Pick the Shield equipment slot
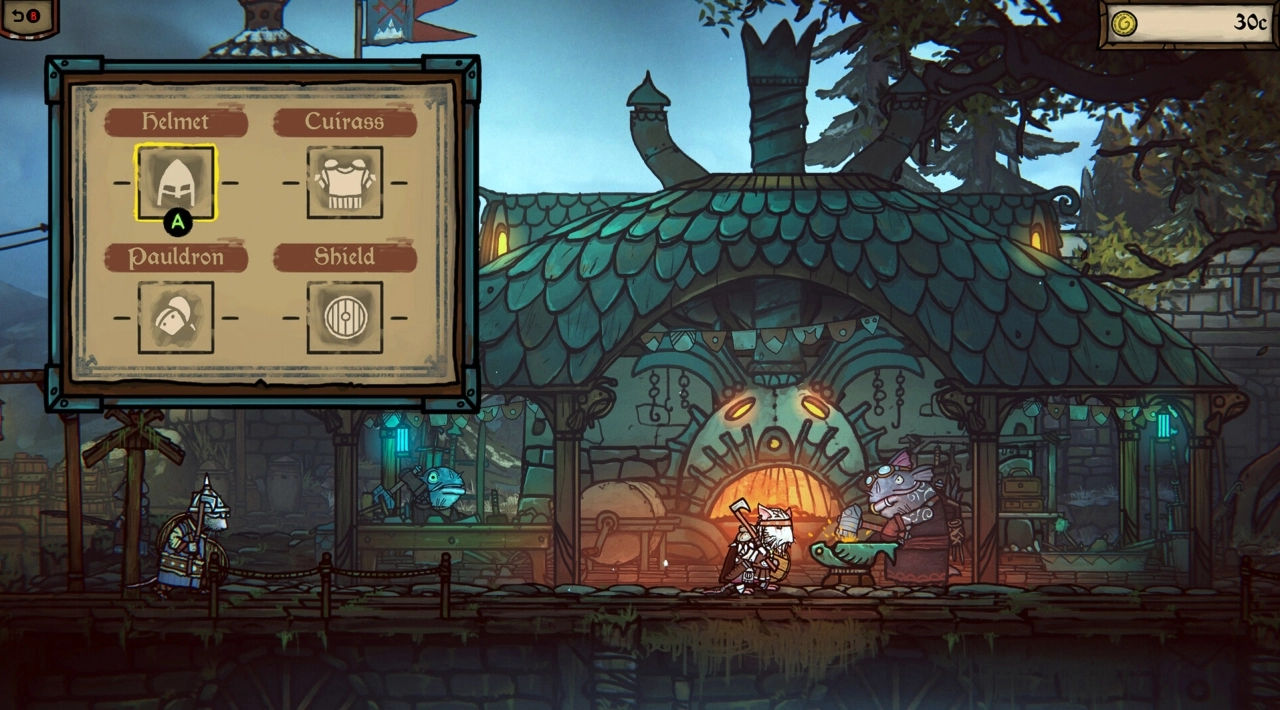The width and height of the screenshot is (1280, 710). tap(345, 317)
